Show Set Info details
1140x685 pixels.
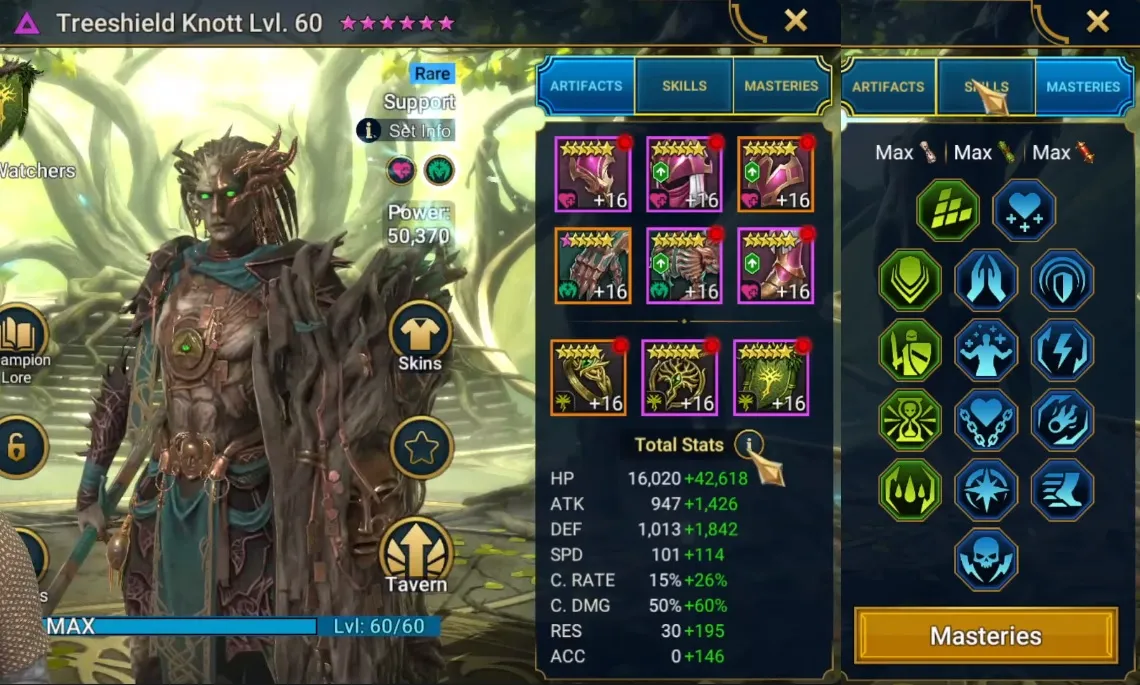(408, 130)
